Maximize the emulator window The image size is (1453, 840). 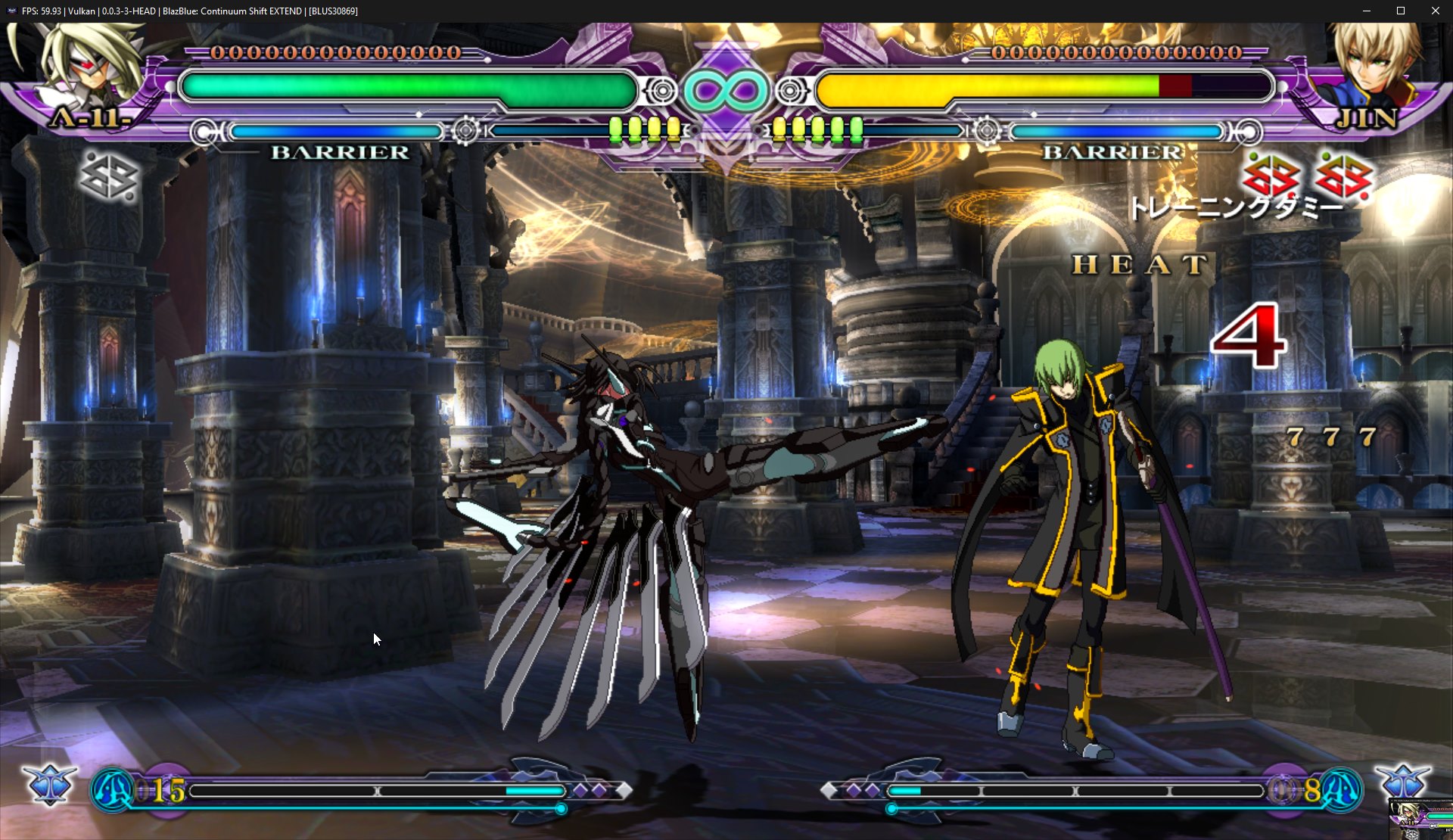tap(1401, 11)
